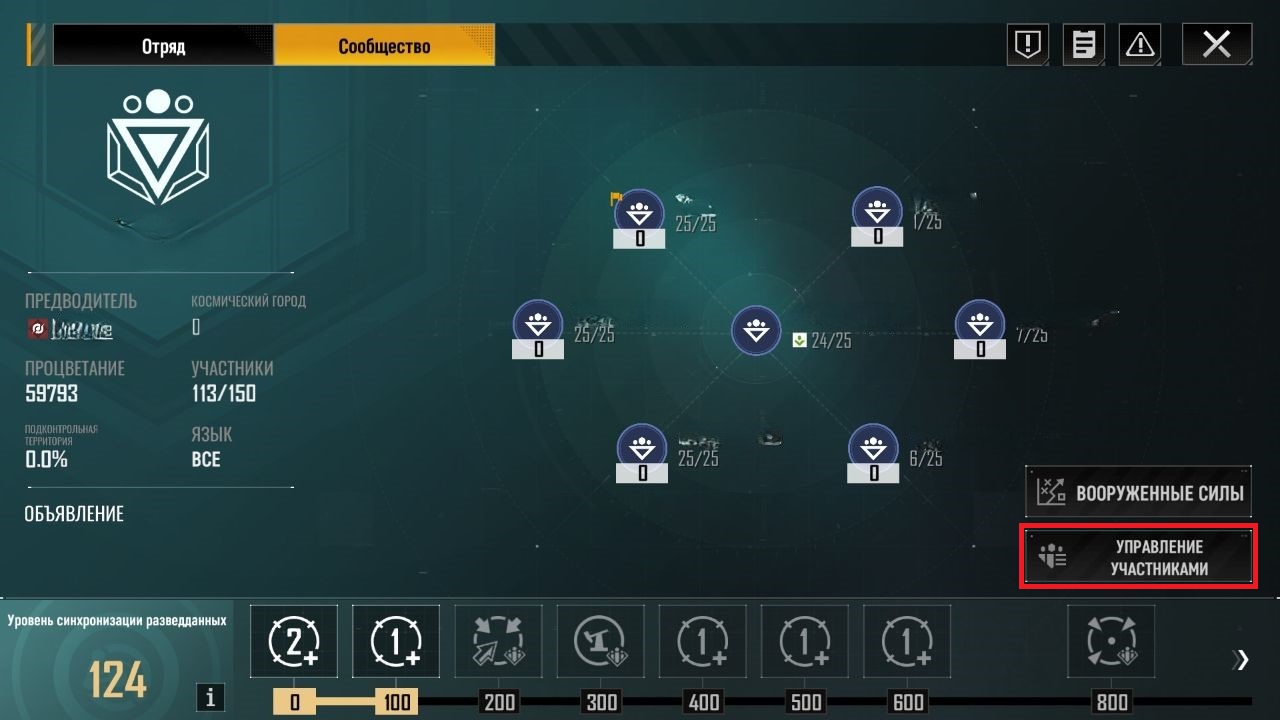
Task: View the reward at milestone 200
Action: (498, 641)
